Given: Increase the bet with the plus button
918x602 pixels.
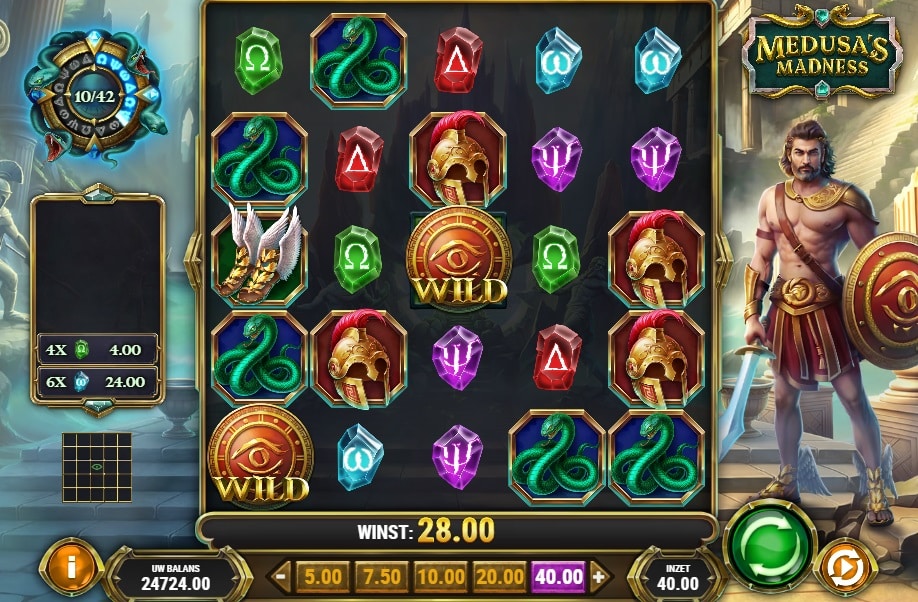Looking at the screenshot, I should point(599,576).
